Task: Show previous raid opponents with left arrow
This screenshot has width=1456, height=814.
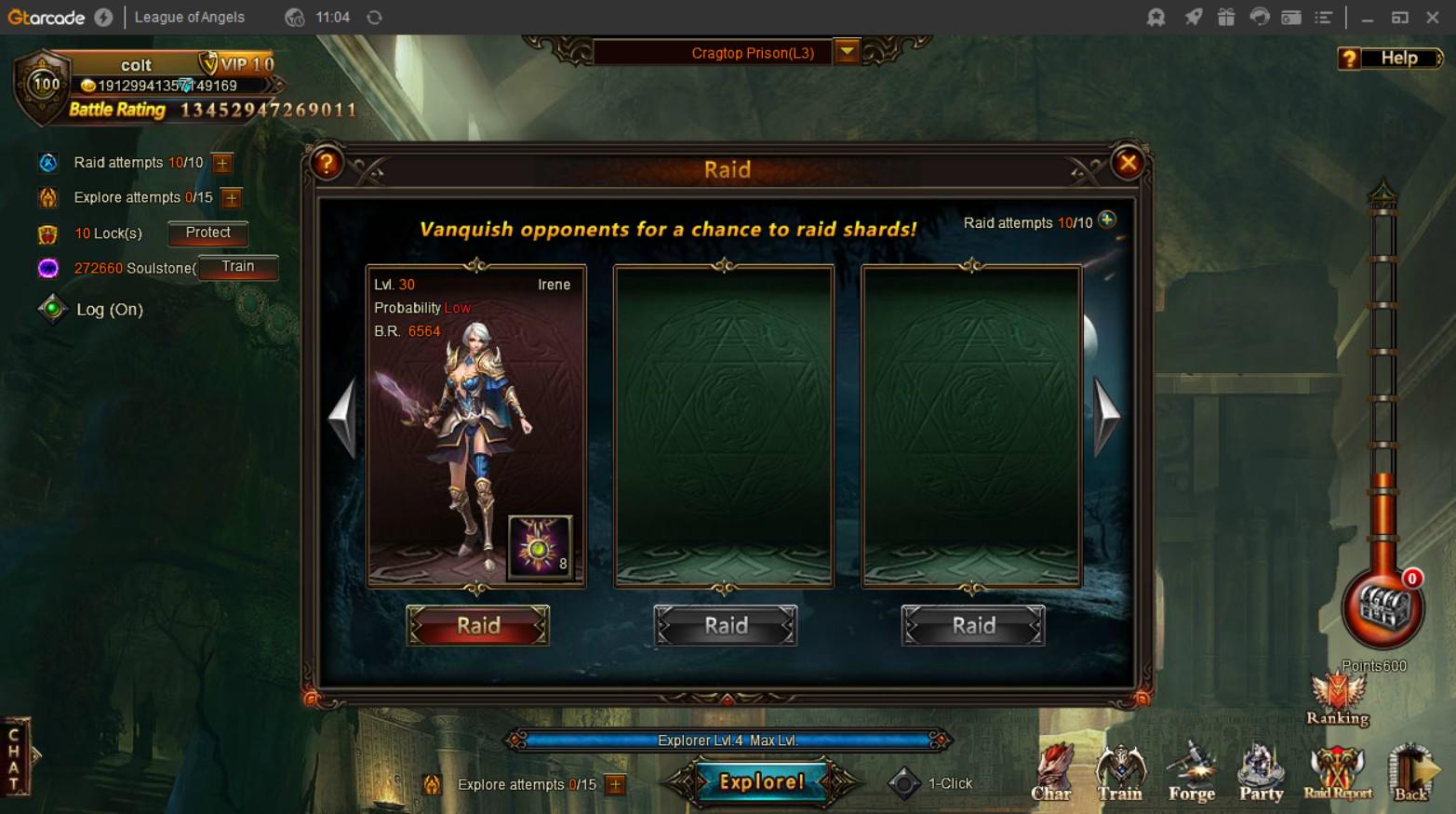Action: (x=343, y=416)
